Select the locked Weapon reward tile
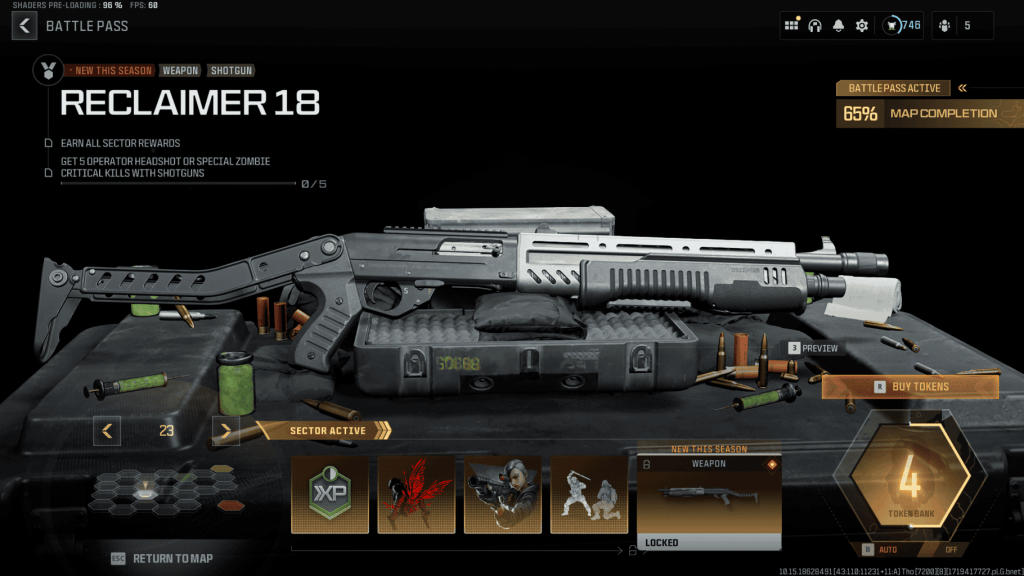Image resolution: width=1024 pixels, height=576 pixels. click(x=709, y=502)
